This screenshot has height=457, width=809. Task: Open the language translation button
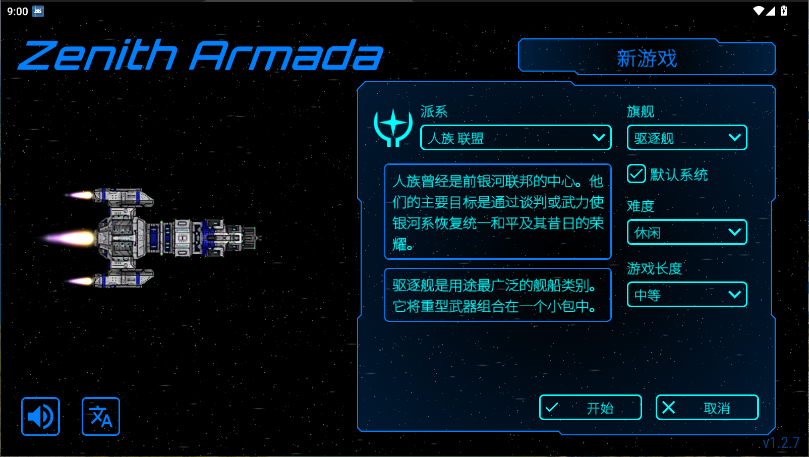(101, 416)
